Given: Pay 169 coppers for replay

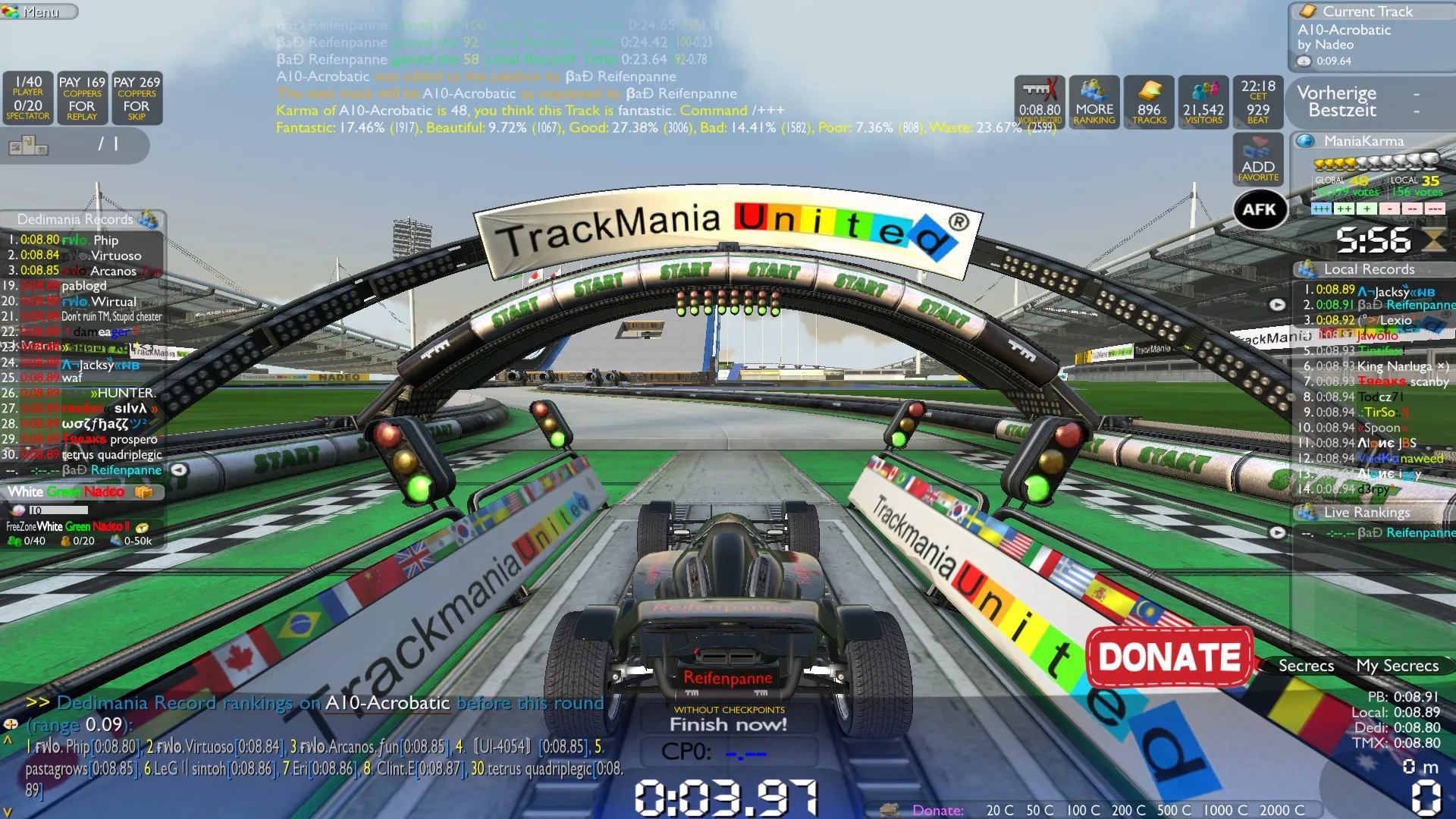Looking at the screenshot, I should pyautogui.click(x=82, y=99).
